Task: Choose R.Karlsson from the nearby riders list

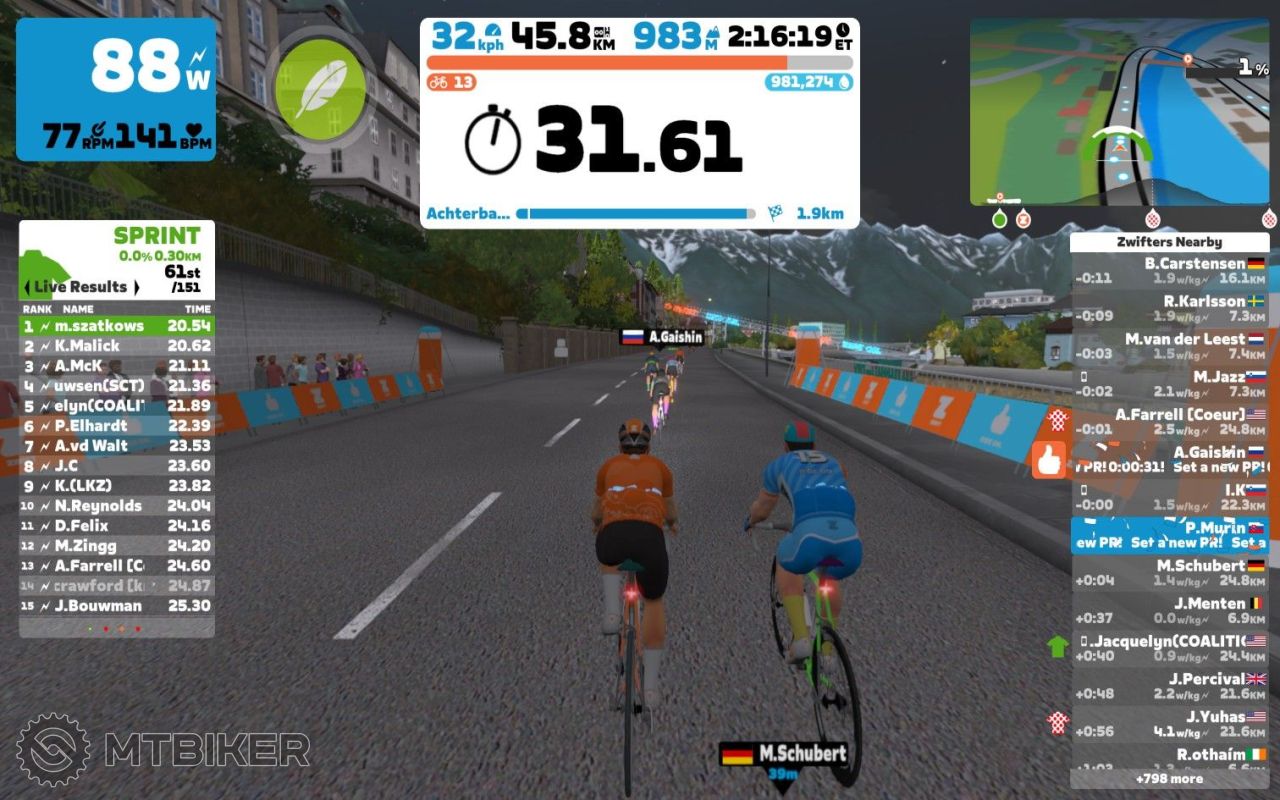Action: (x=1170, y=308)
